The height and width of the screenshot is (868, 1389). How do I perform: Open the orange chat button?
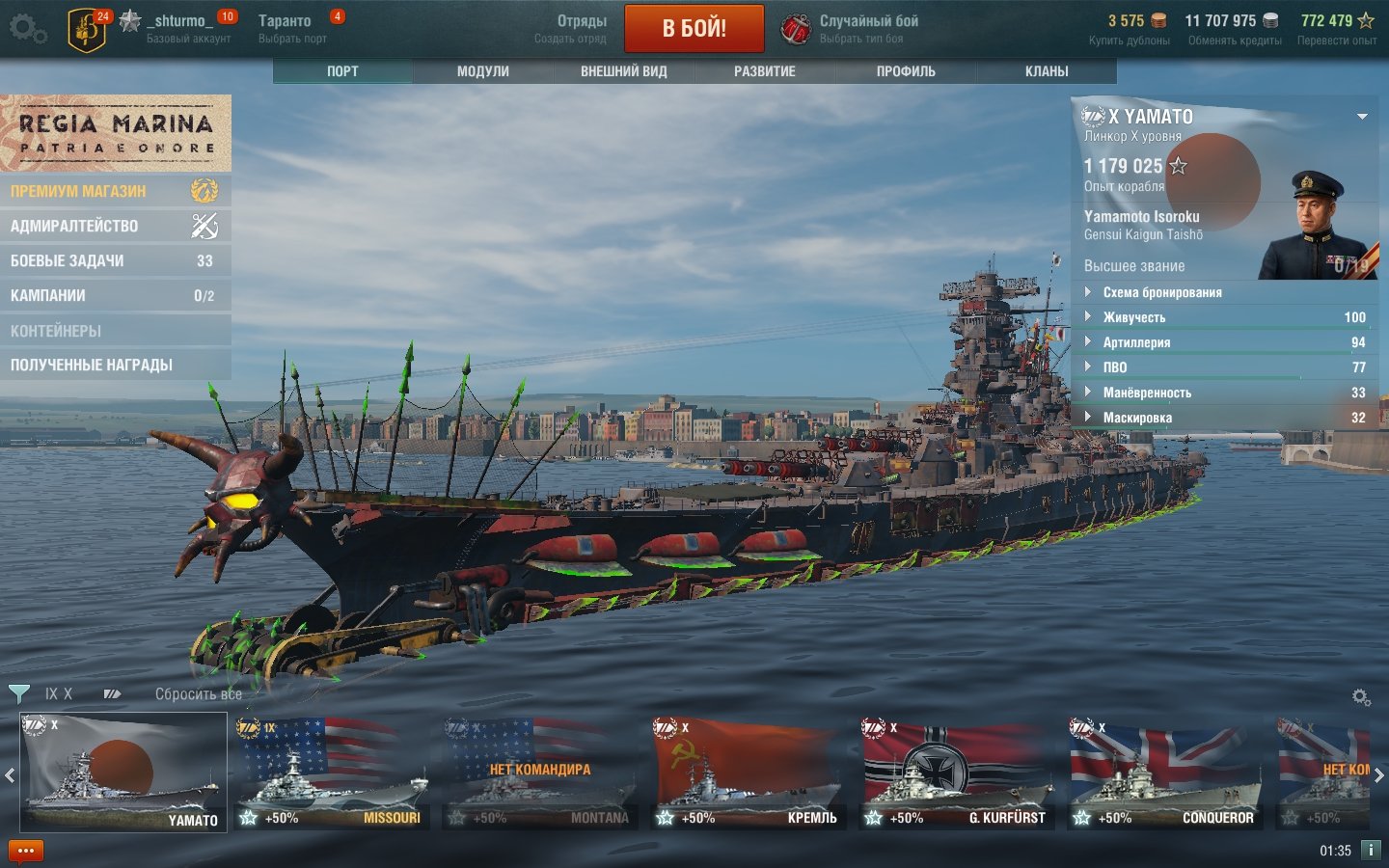click(26, 851)
